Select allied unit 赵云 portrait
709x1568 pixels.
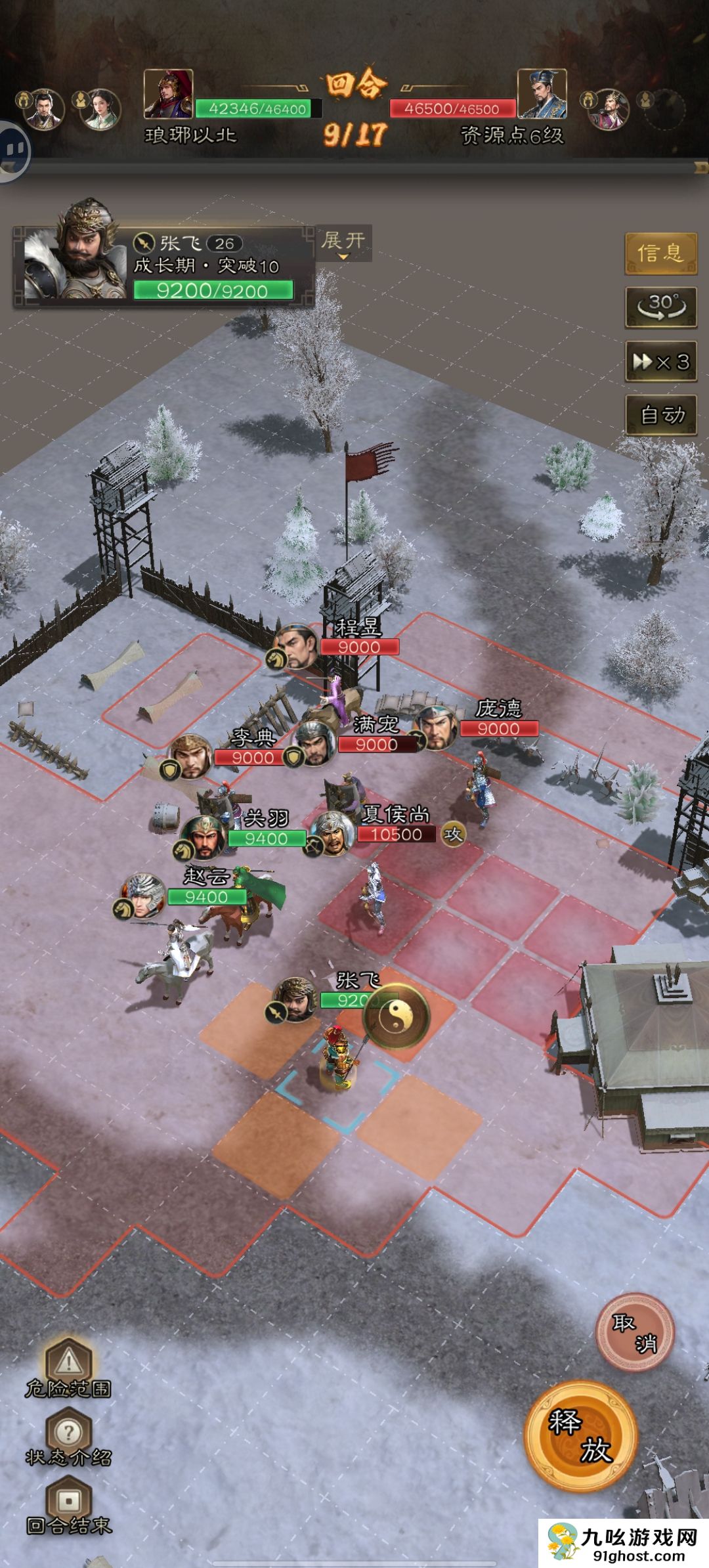click(143, 896)
